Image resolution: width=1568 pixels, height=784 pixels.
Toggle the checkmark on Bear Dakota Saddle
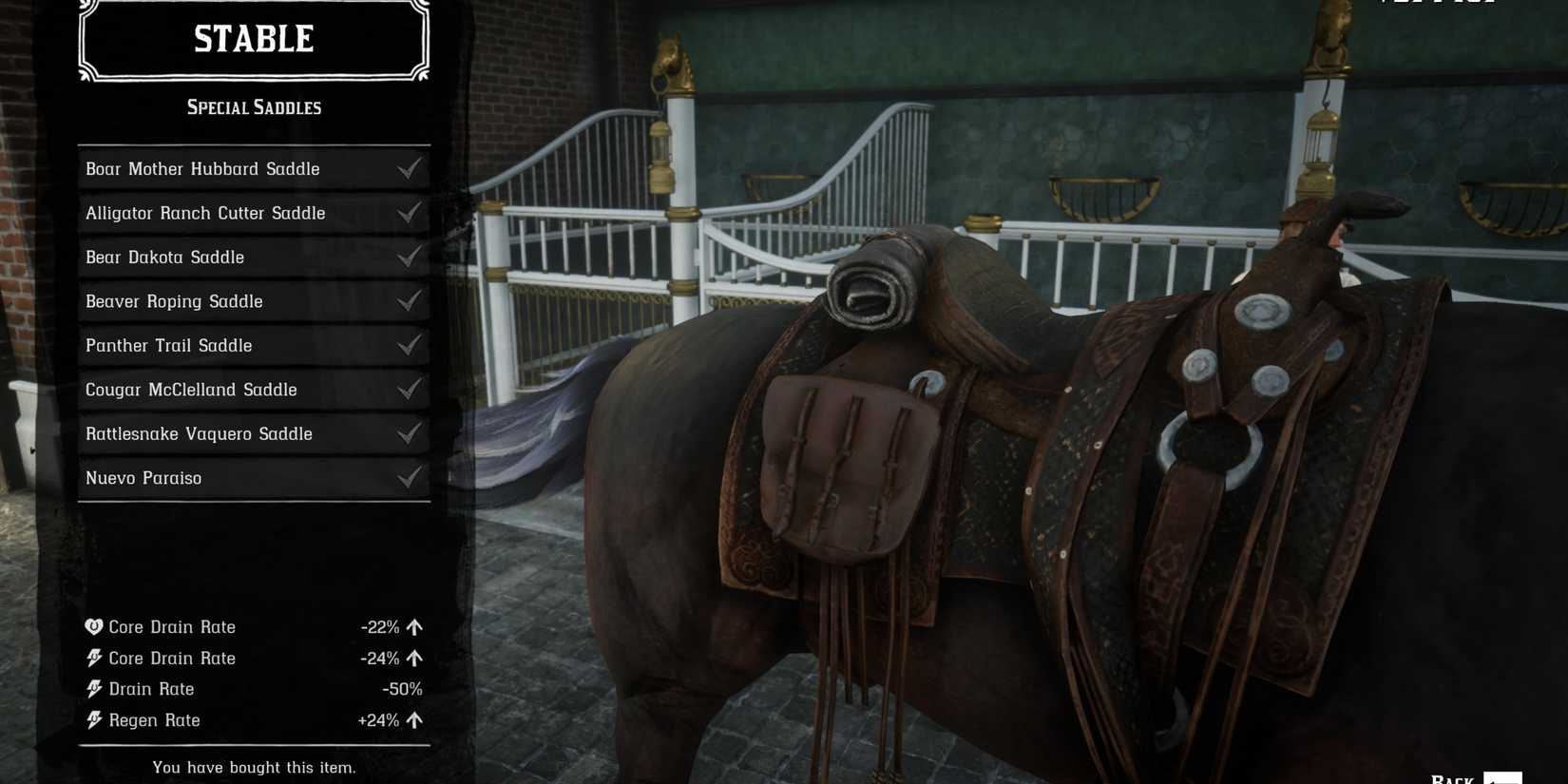[x=409, y=257]
